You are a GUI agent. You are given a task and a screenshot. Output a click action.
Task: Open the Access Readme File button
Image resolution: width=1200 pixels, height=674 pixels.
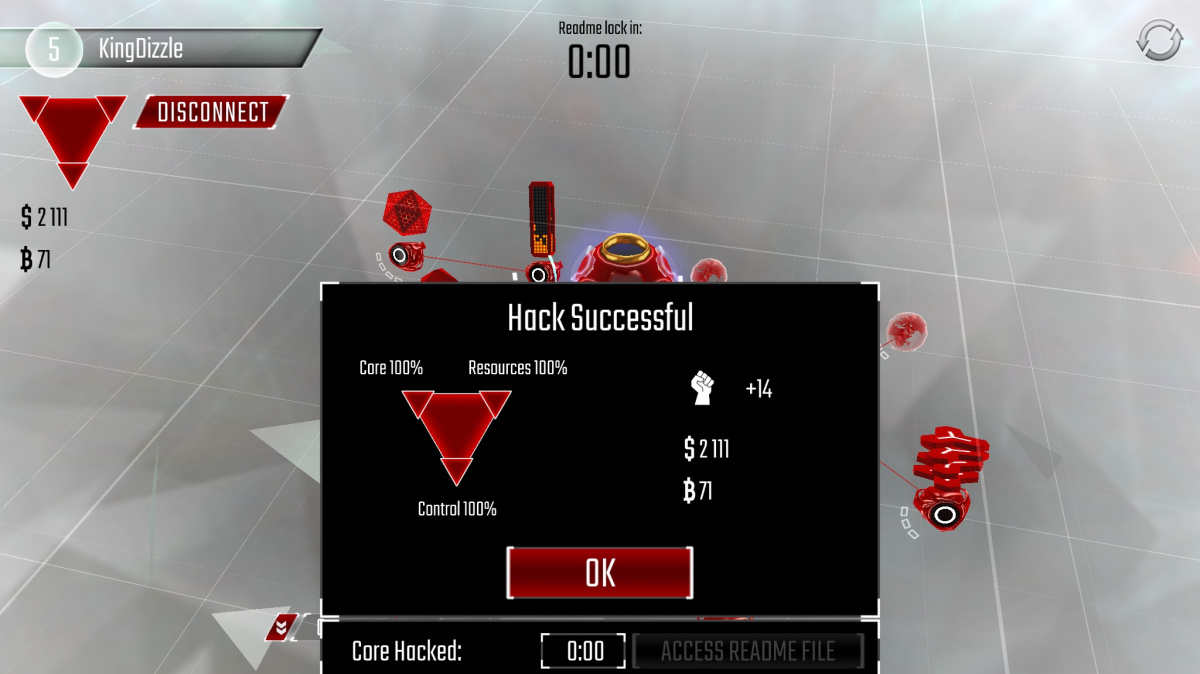(x=747, y=652)
